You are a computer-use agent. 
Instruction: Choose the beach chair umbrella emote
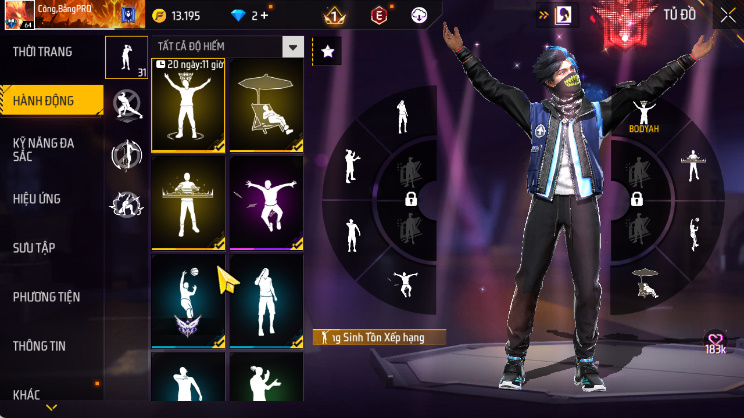[266, 105]
